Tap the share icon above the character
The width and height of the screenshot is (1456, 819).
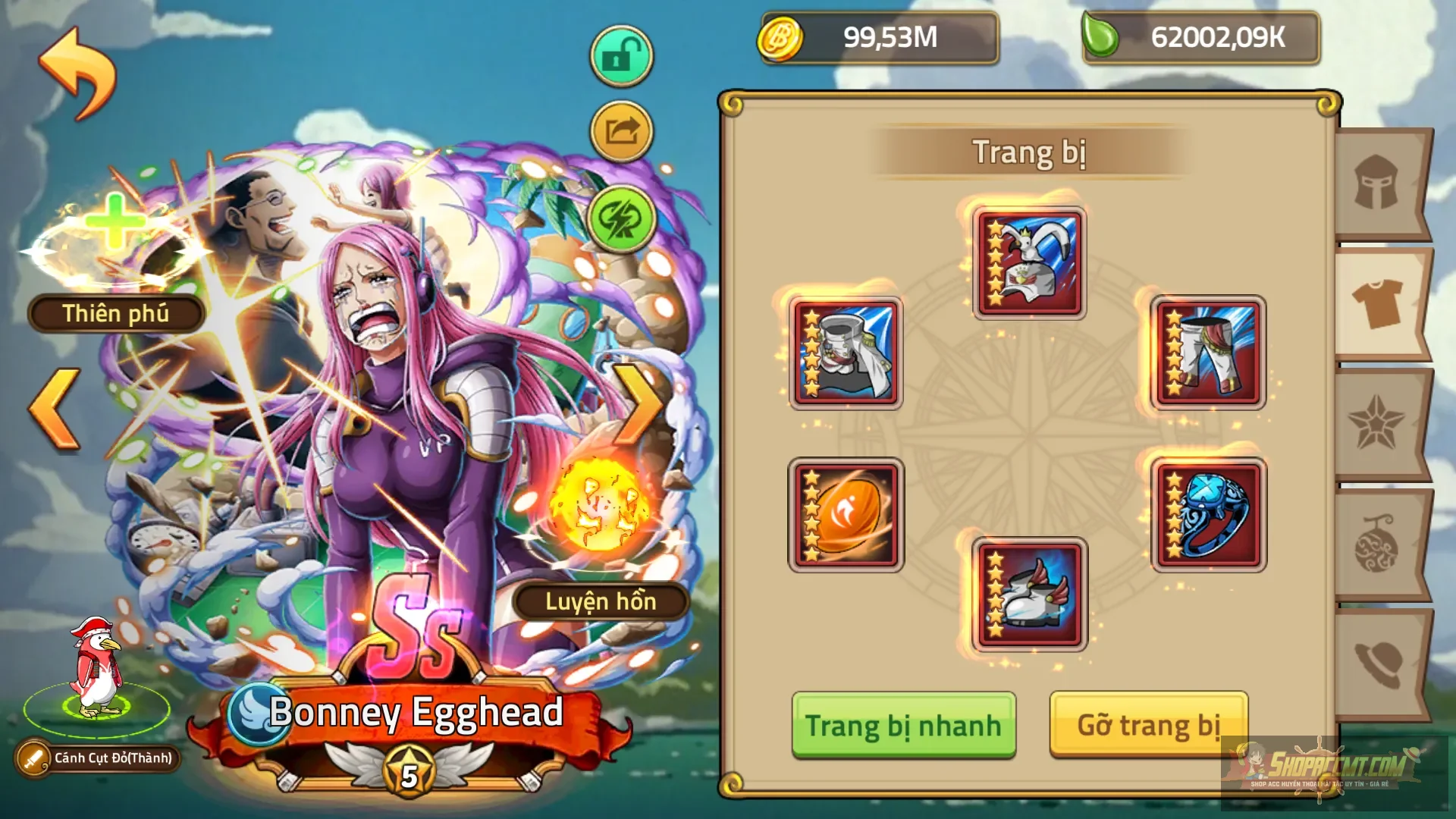coord(620,130)
